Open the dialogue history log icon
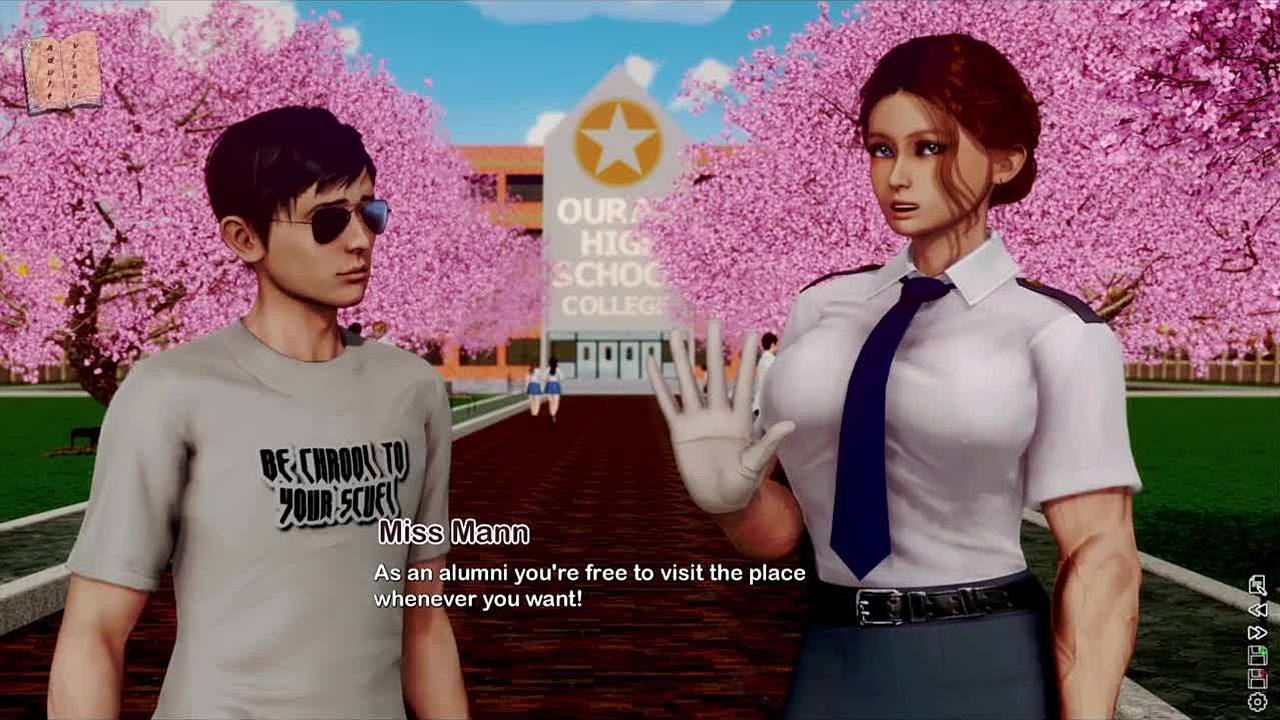This screenshot has height=720, width=1280. [1258, 585]
